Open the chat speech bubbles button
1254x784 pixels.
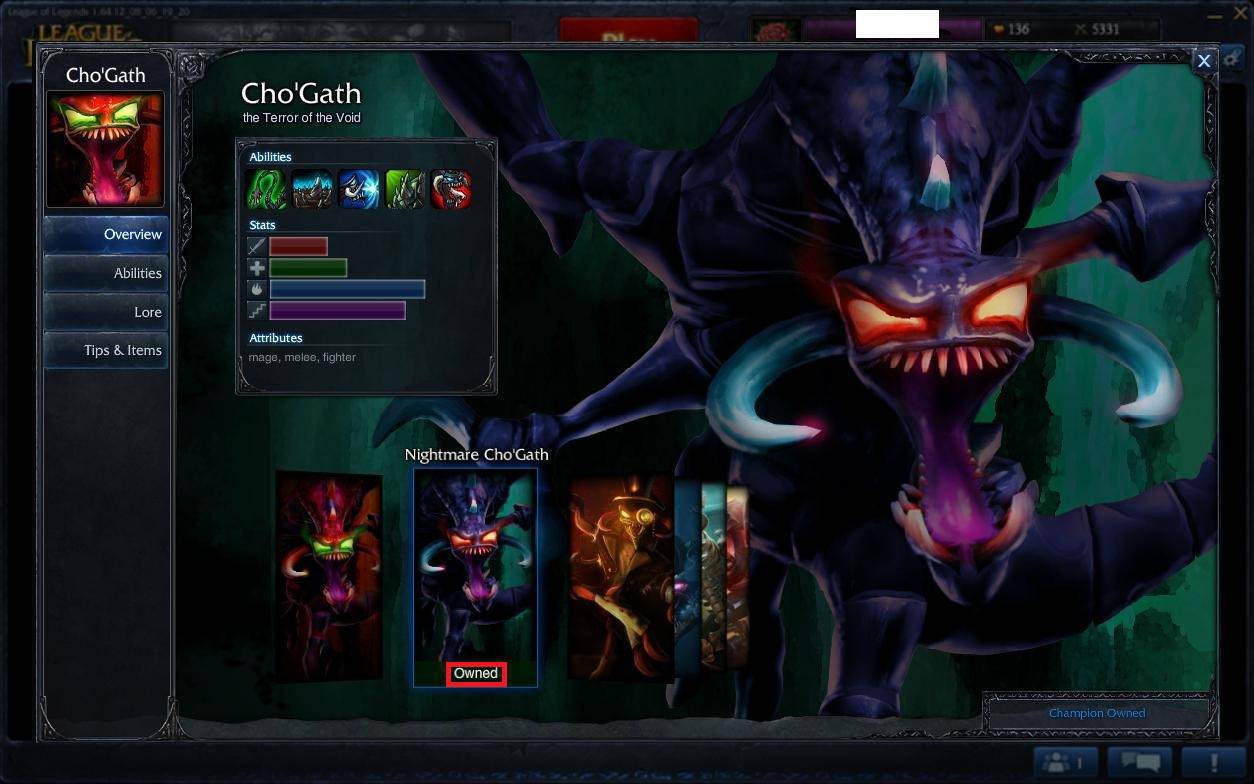click(x=1139, y=763)
